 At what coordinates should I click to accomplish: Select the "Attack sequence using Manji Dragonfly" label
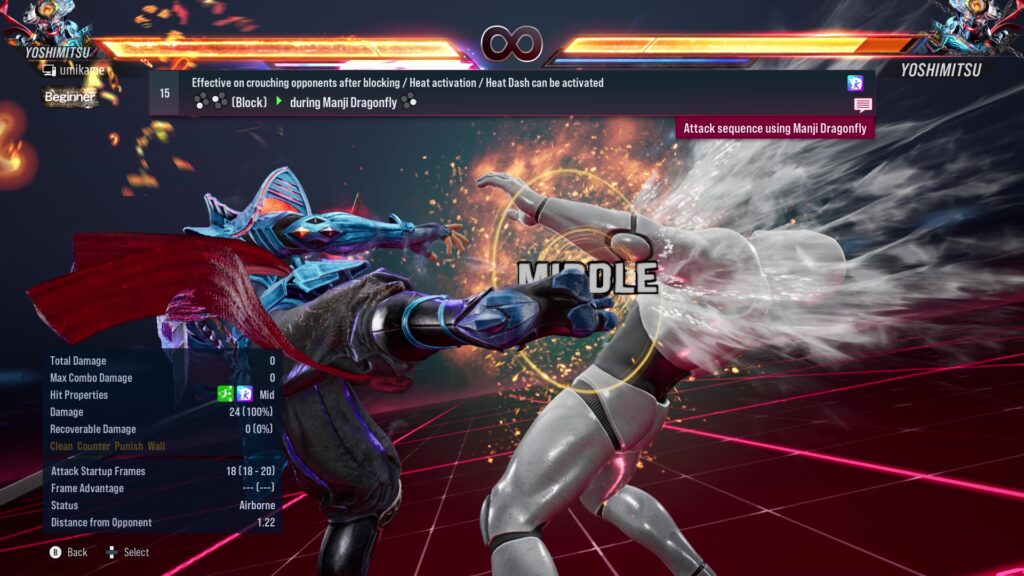[x=775, y=128]
